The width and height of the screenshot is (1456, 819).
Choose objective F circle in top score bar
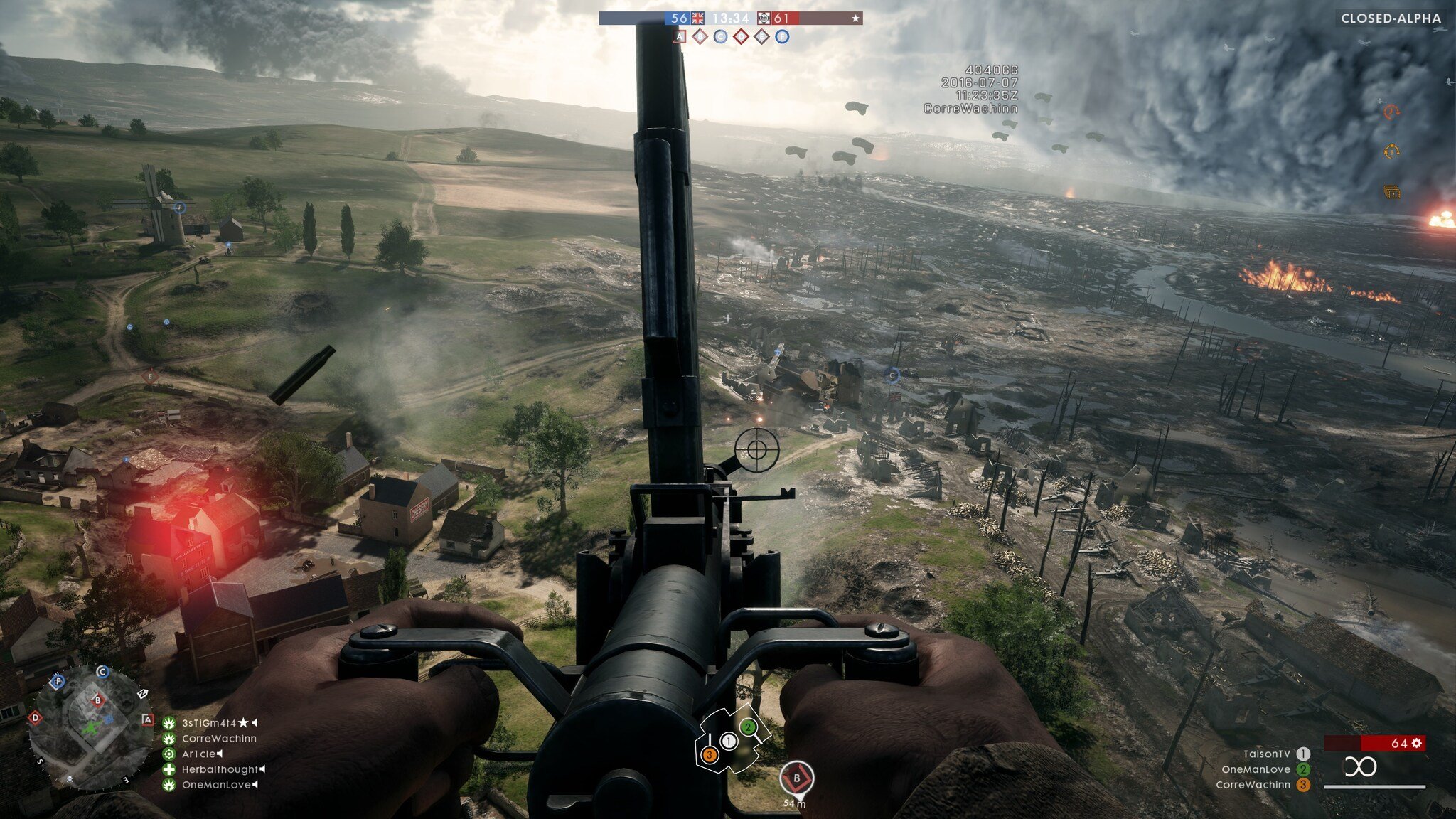pos(782,37)
